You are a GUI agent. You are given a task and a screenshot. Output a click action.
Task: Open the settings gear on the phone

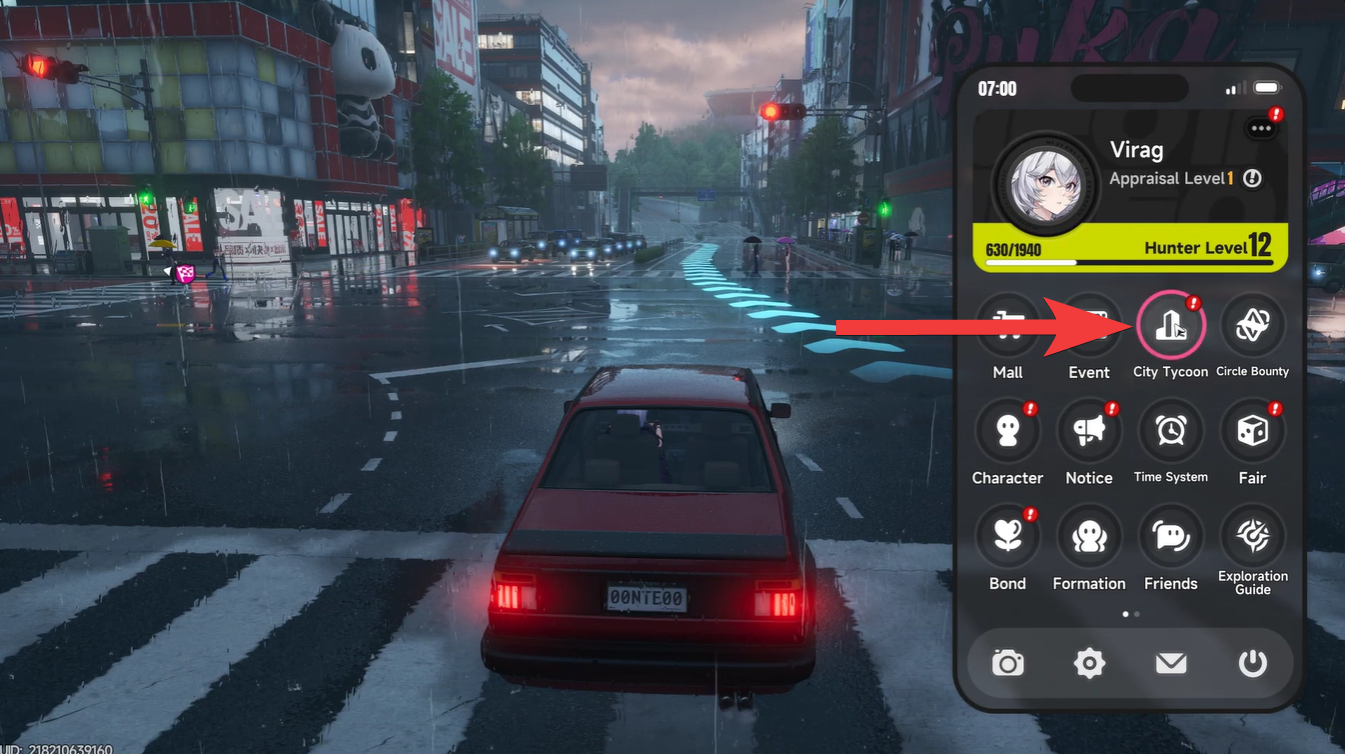click(x=1089, y=663)
